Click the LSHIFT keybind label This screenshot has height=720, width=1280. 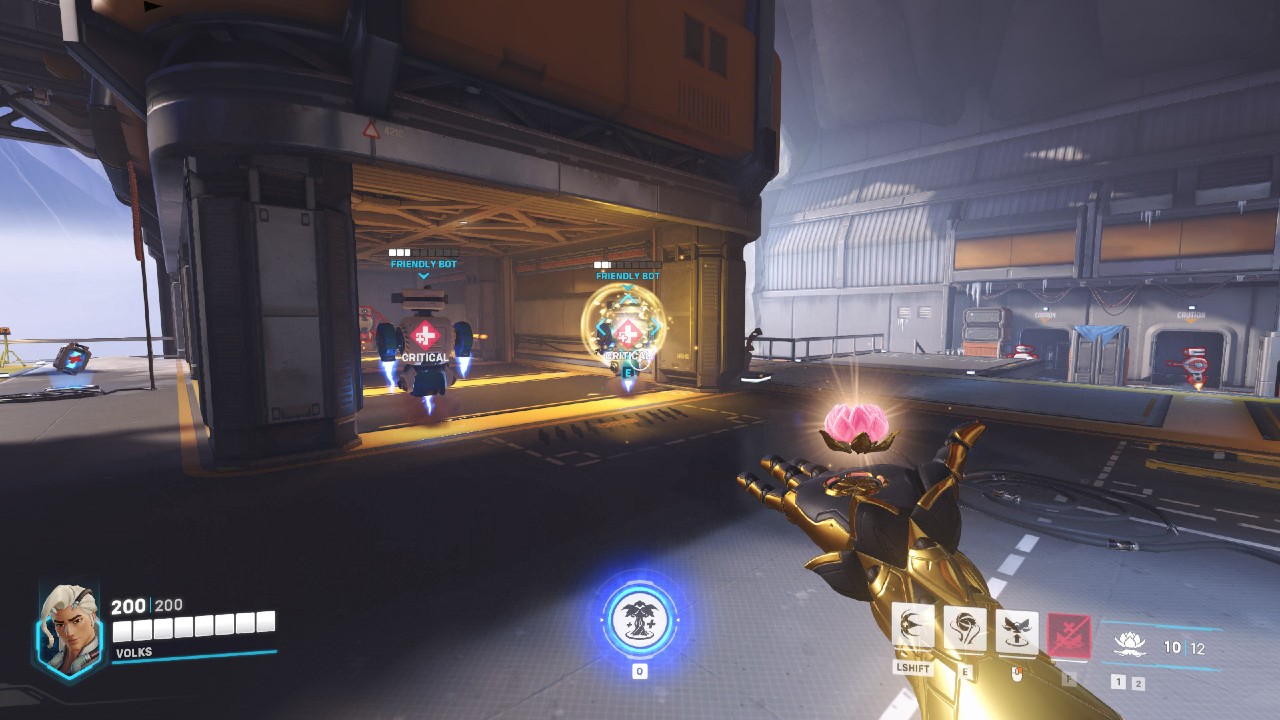(914, 668)
